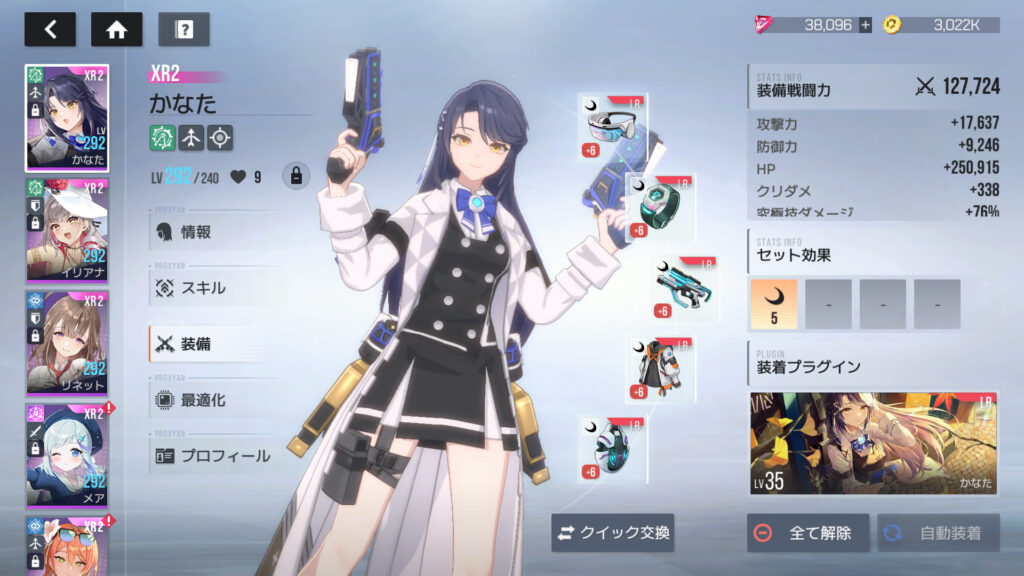This screenshot has width=1024, height=576.
Task: Choose リネット in the character list
Action: point(67,343)
